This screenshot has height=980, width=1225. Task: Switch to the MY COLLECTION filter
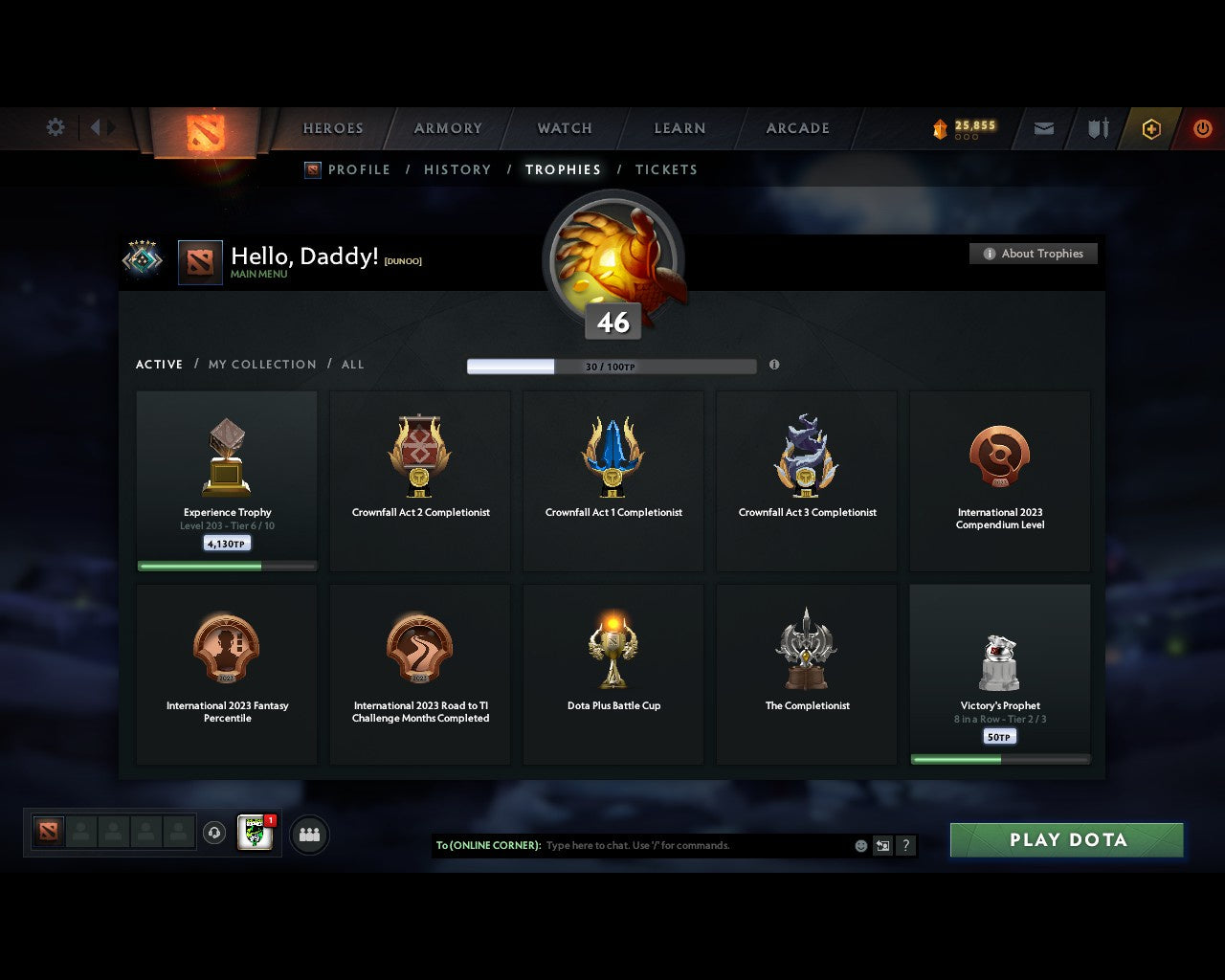[x=261, y=365]
